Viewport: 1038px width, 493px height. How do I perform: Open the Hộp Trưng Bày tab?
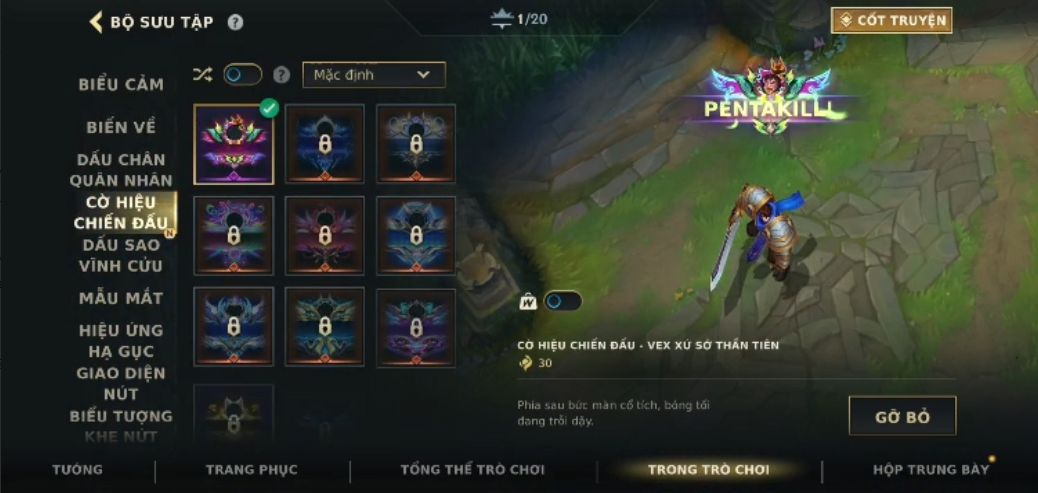930,469
